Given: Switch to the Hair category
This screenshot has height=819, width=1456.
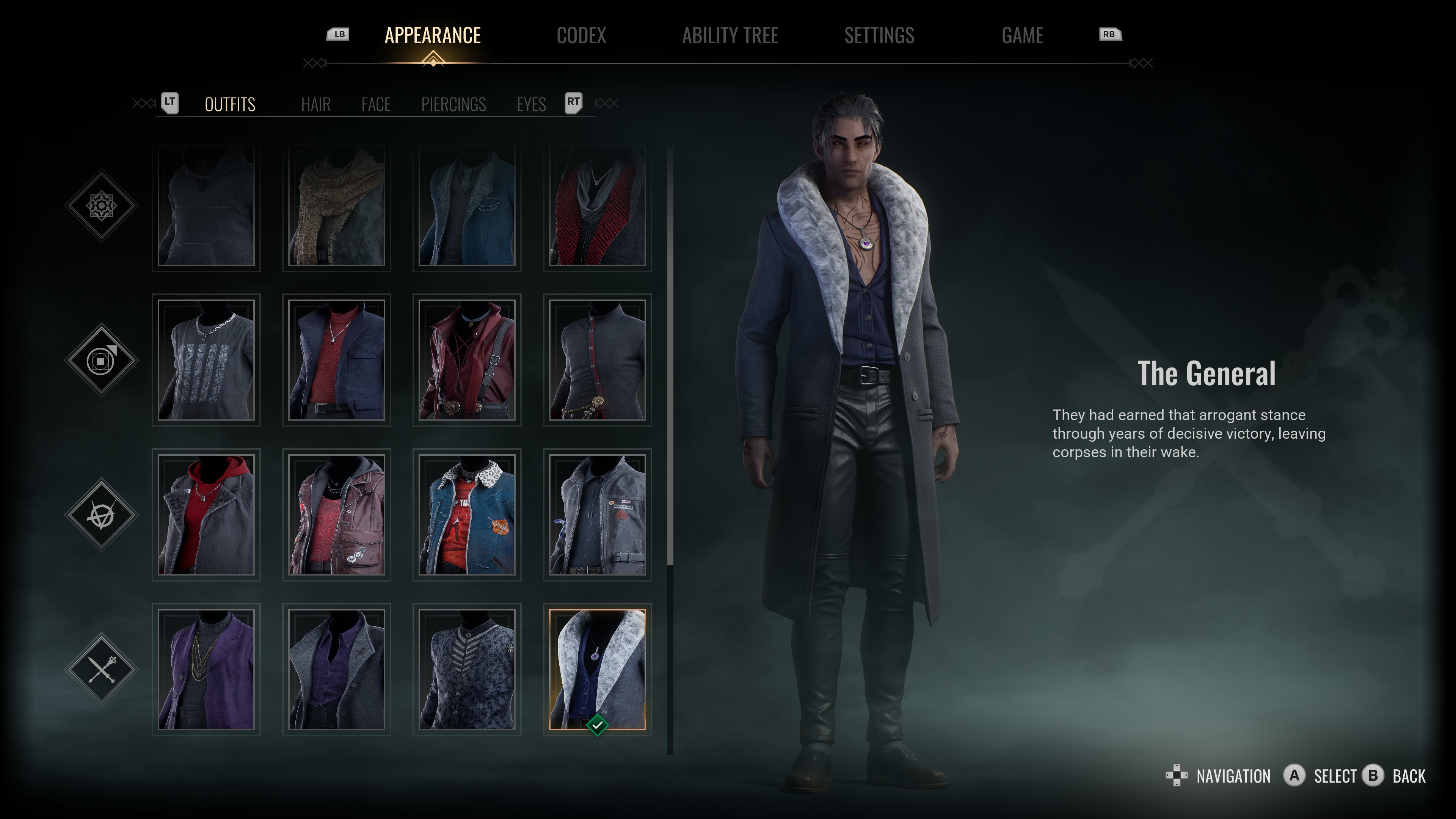Looking at the screenshot, I should 315,105.
